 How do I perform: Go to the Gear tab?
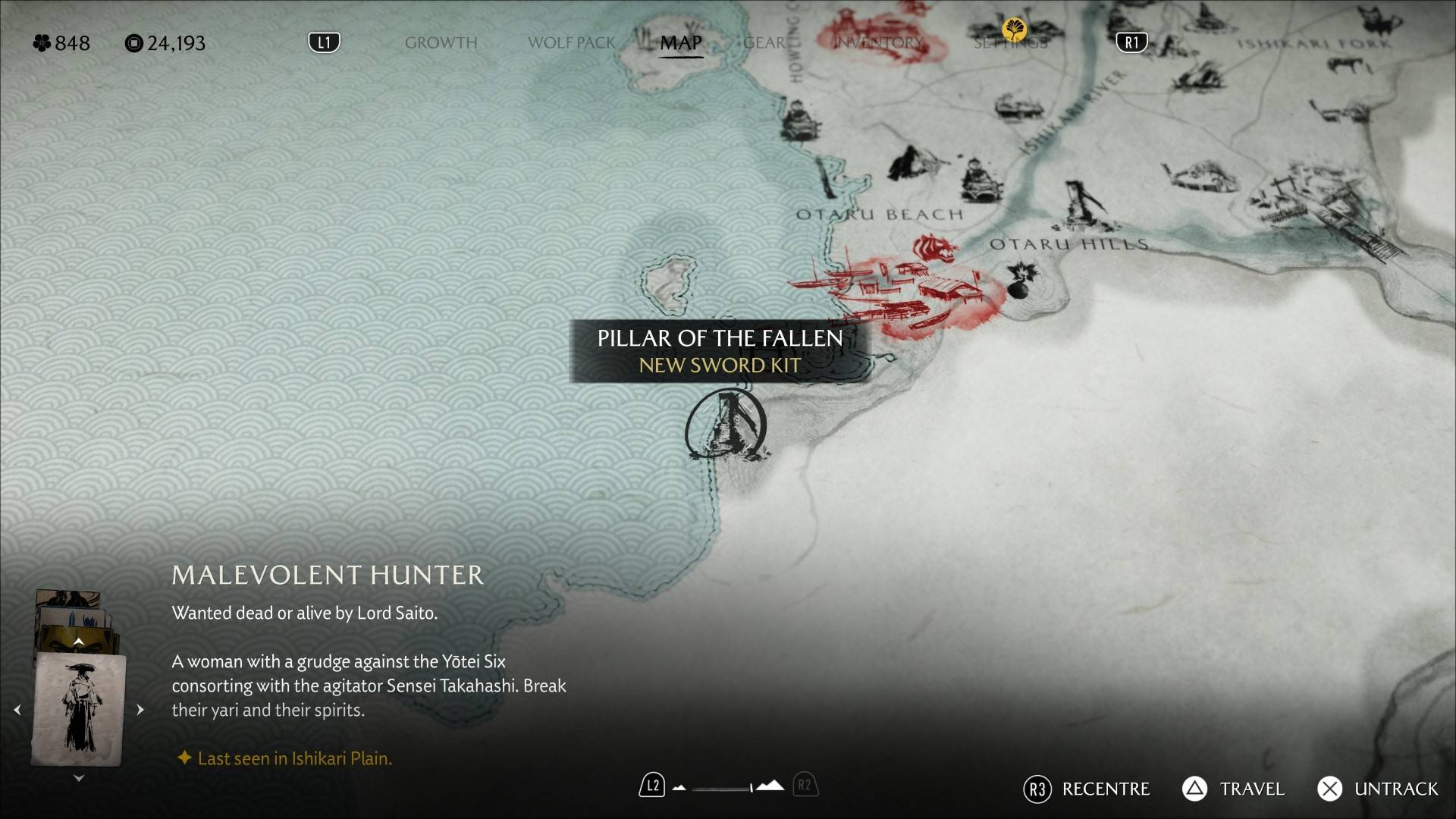coord(764,42)
